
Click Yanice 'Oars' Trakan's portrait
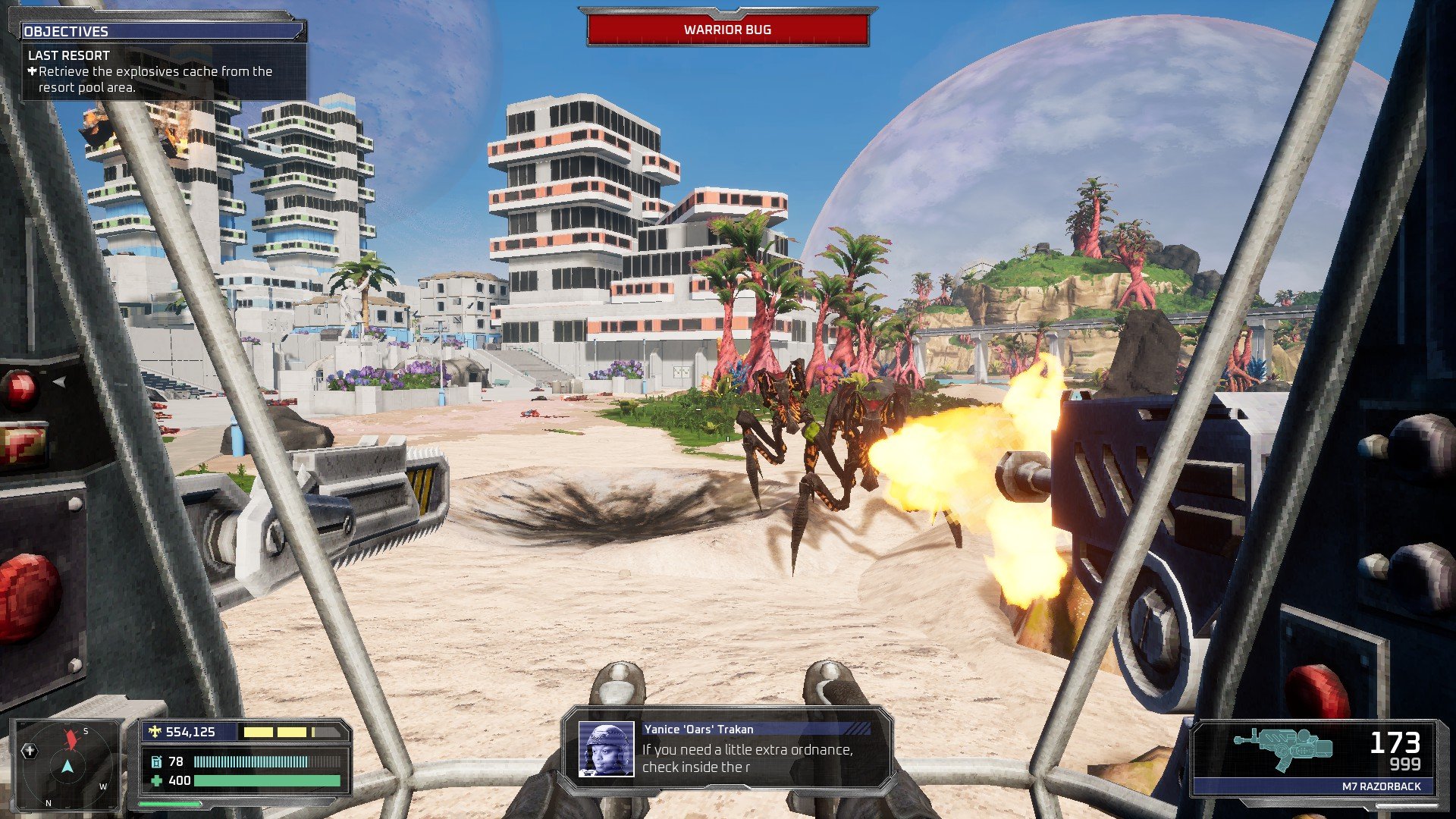[606, 749]
